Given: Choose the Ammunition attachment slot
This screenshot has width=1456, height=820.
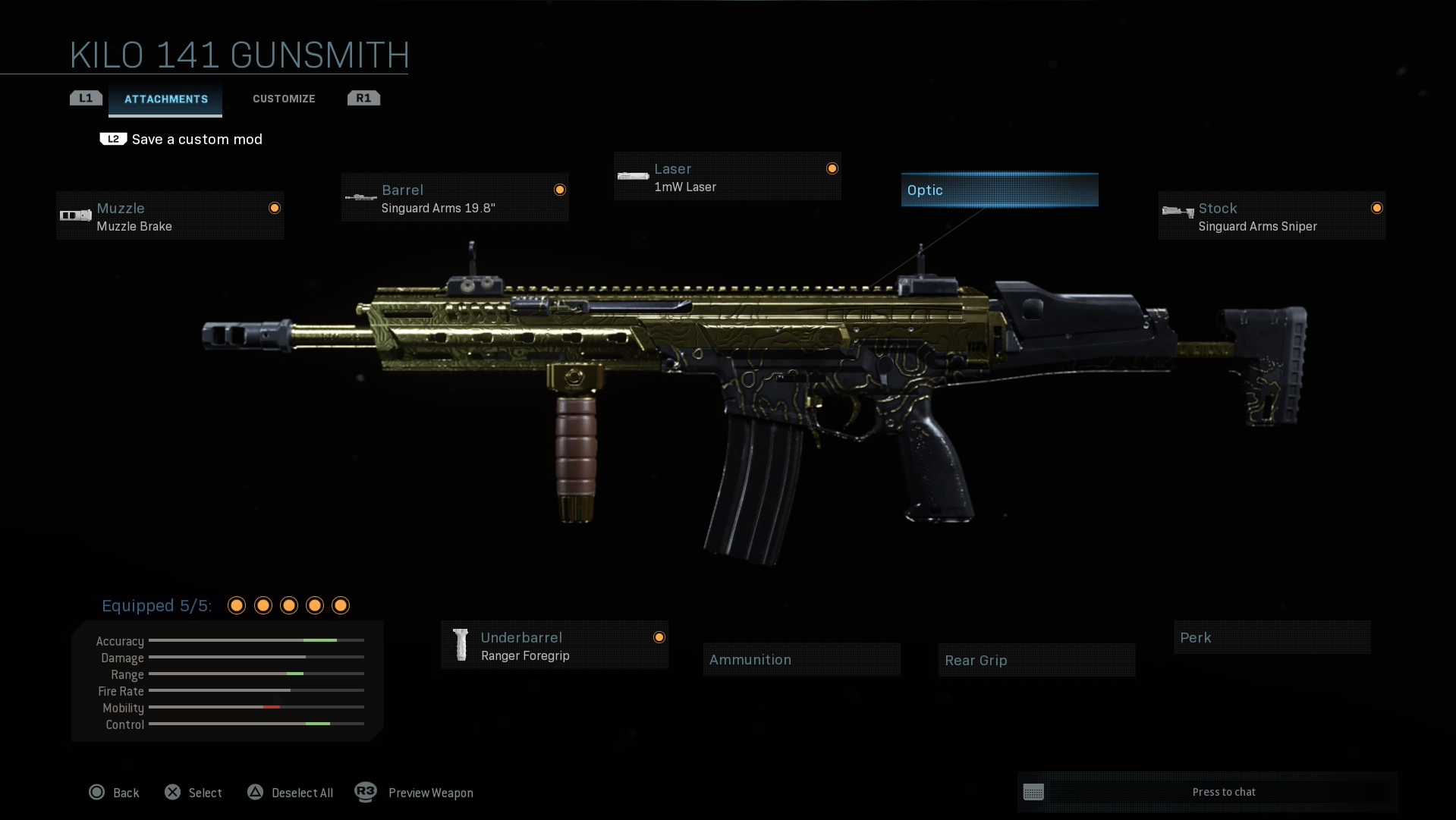Looking at the screenshot, I should pos(801,660).
